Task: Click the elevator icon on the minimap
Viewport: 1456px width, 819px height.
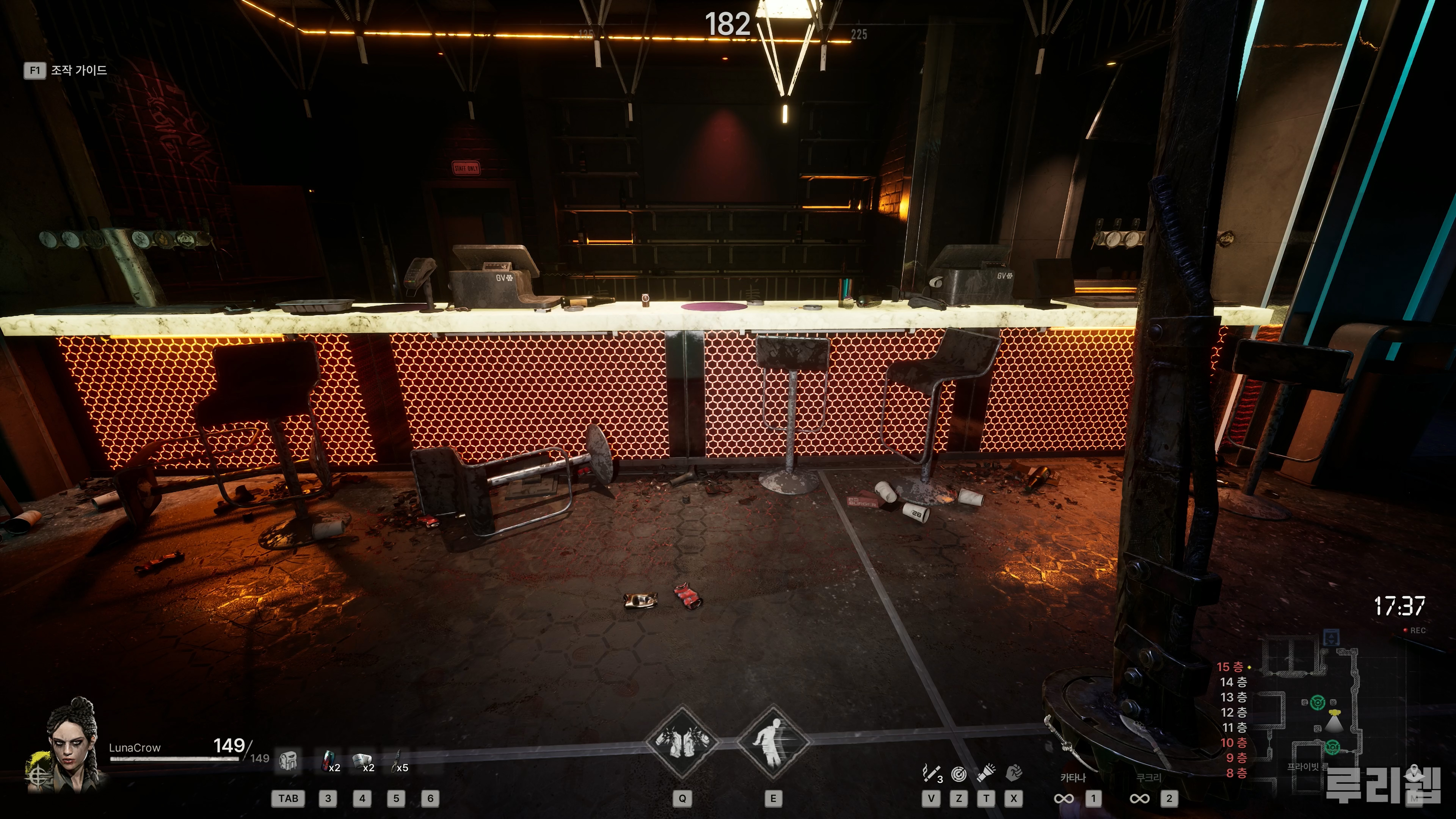Action: coord(1332,637)
